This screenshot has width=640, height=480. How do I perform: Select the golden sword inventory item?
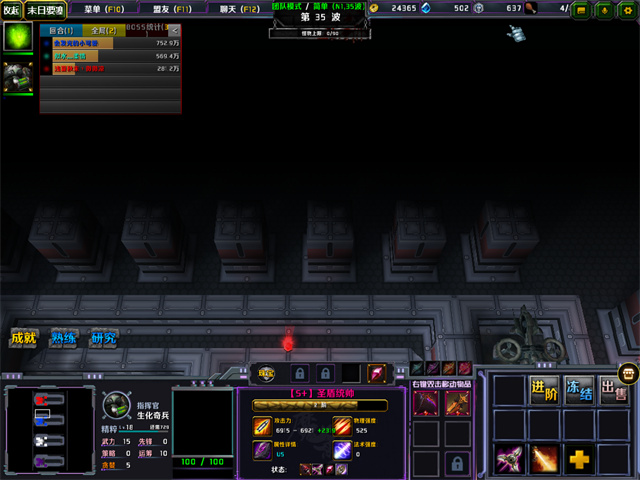[457, 402]
